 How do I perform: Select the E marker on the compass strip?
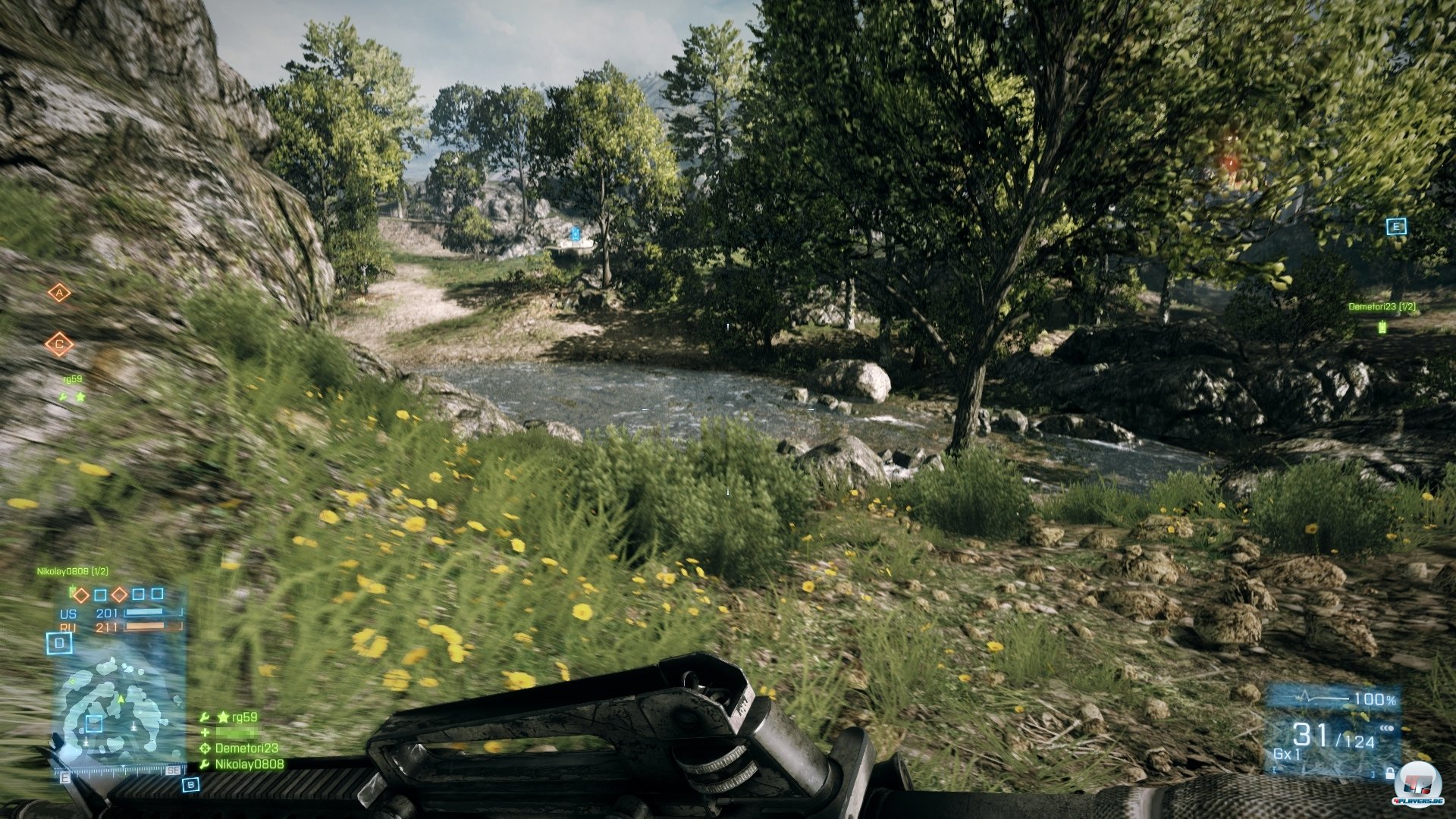pos(65,777)
